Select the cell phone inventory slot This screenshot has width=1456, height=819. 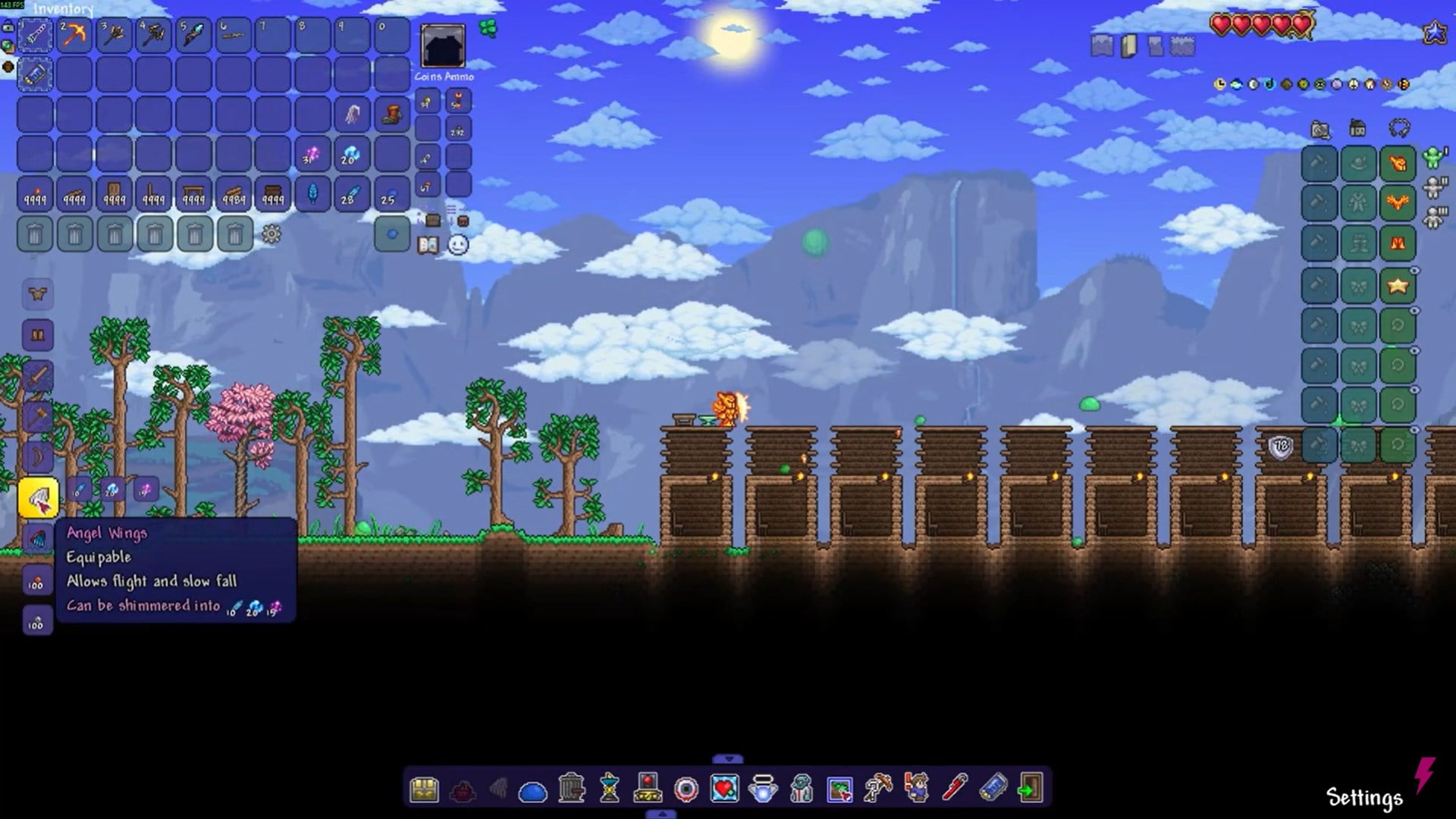click(x=35, y=74)
